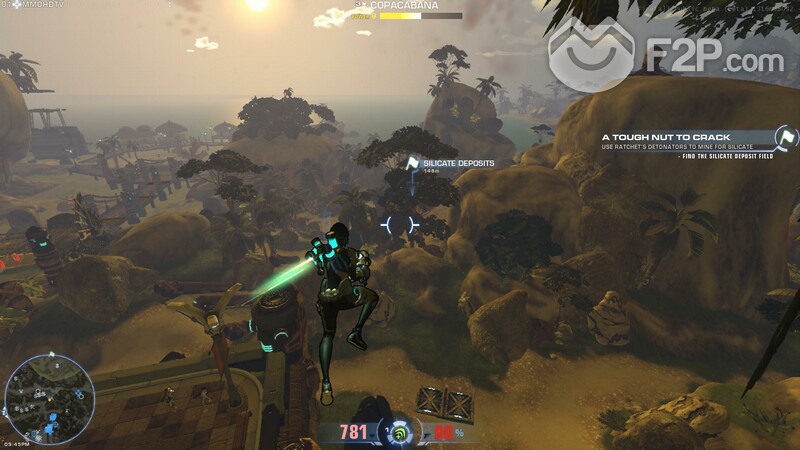Click the mission flag icon beside the quest title
This screenshot has width=800, height=450.
coord(786,137)
